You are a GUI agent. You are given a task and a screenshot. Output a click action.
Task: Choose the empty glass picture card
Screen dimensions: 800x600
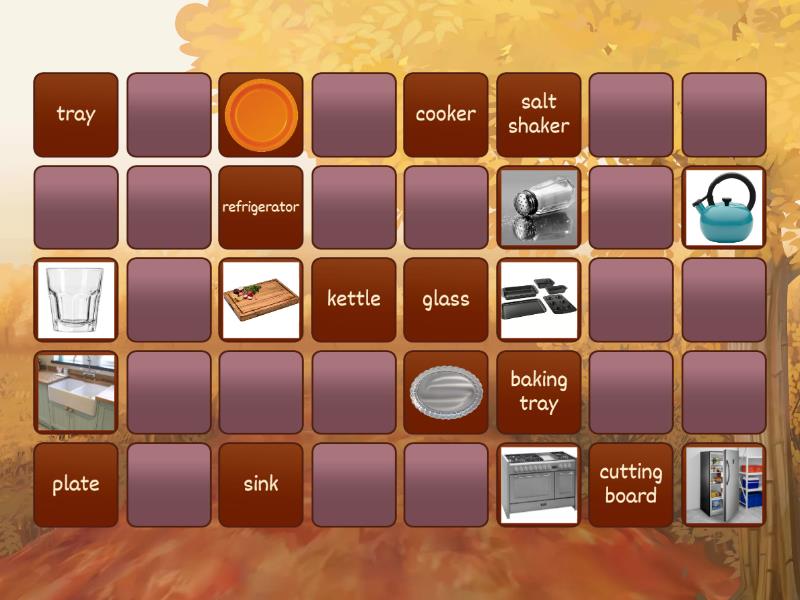click(x=76, y=299)
